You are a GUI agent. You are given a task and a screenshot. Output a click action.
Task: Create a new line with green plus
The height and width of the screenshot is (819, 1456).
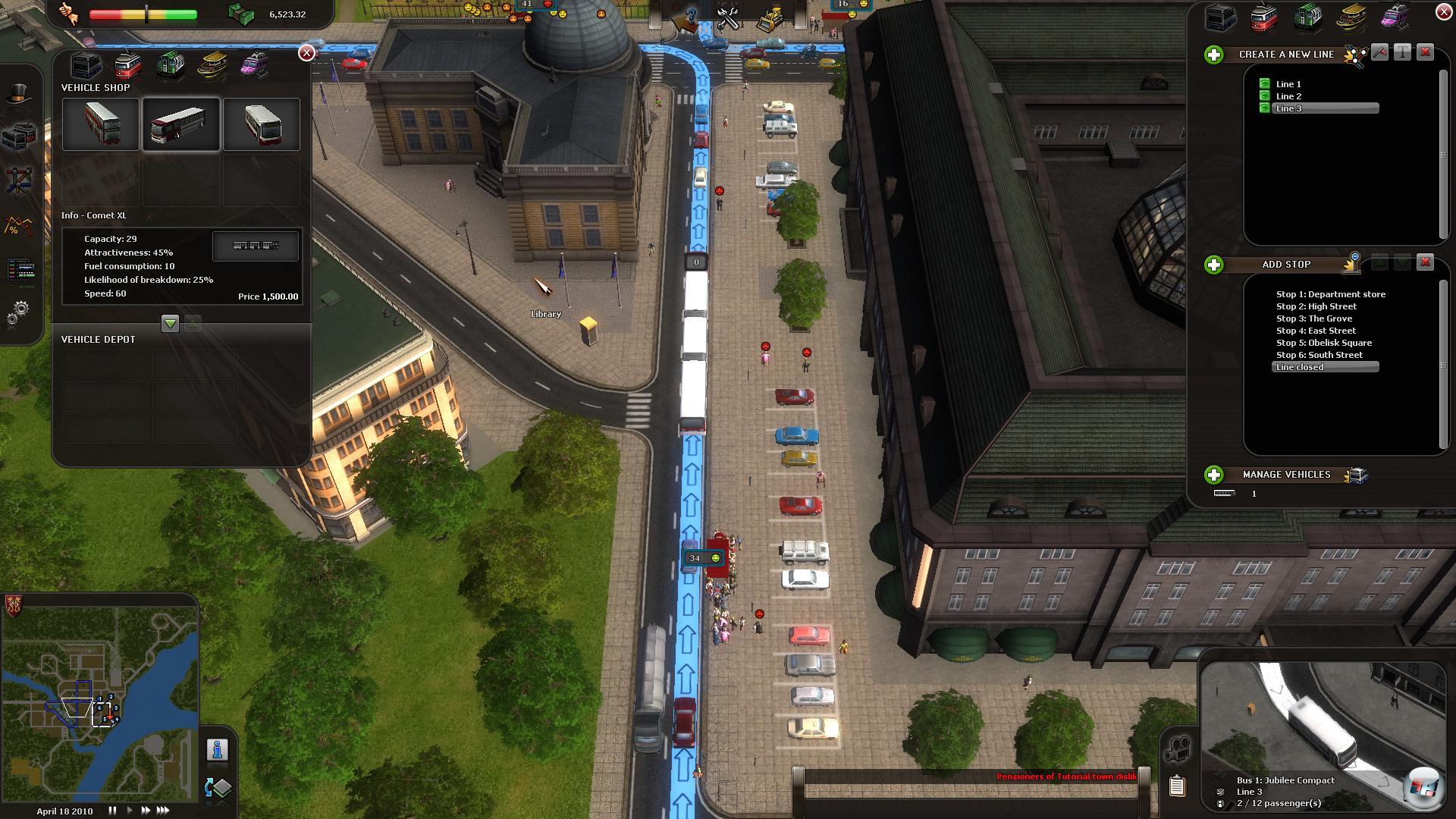pyautogui.click(x=1213, y=55)
